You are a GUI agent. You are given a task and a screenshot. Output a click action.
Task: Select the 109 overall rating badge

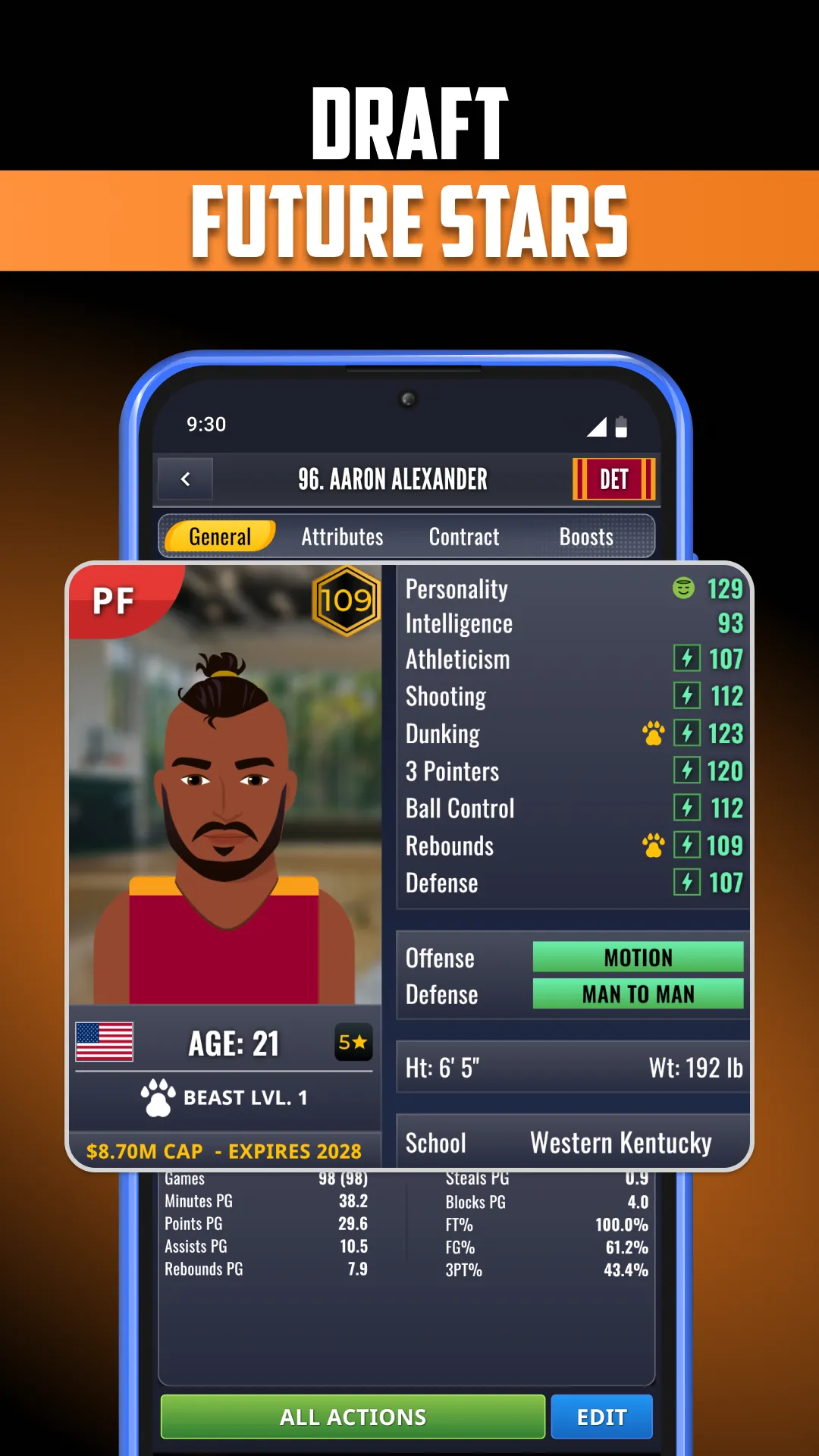tap(347, 601)
